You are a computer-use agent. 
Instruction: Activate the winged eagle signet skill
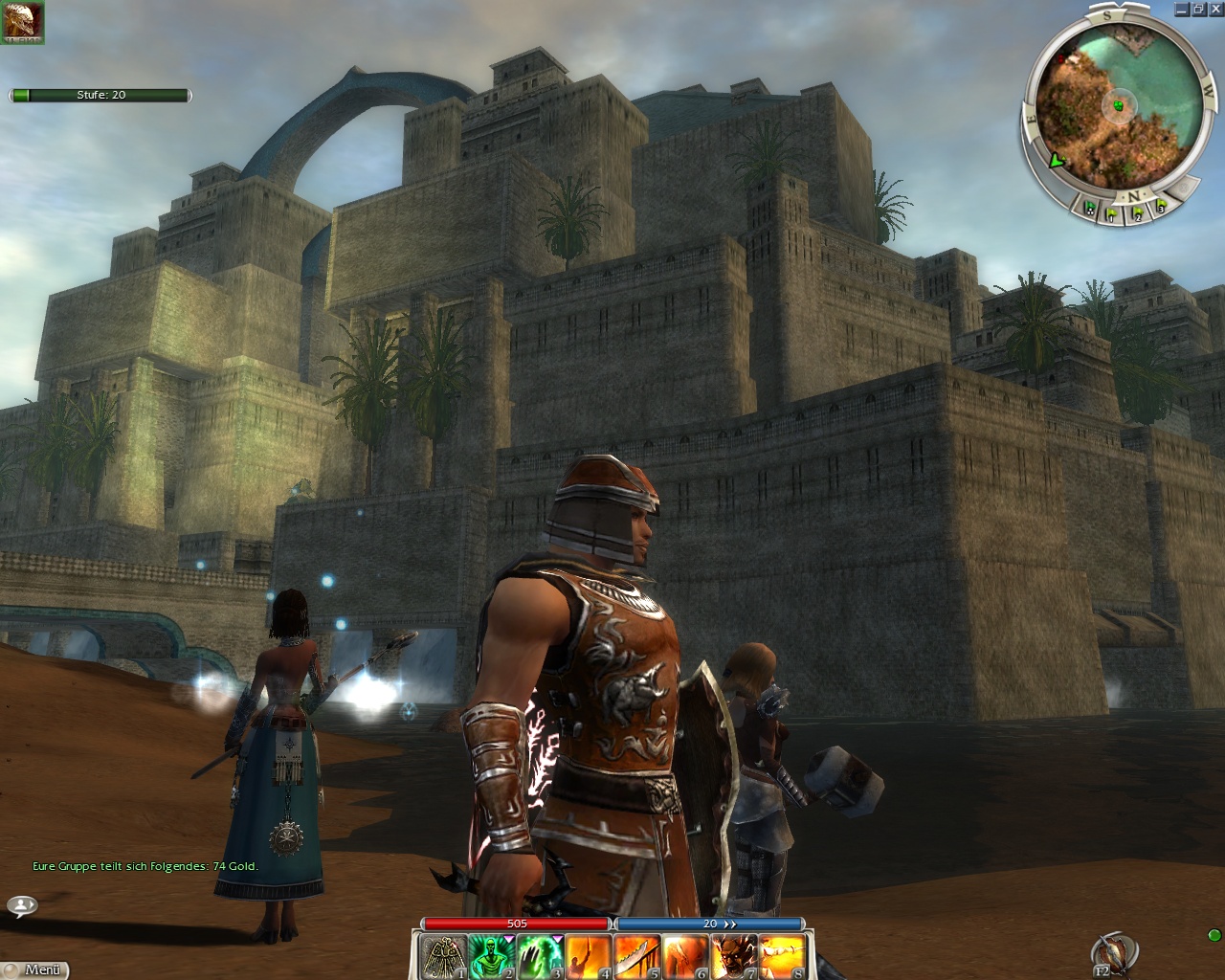click(444, 956)
